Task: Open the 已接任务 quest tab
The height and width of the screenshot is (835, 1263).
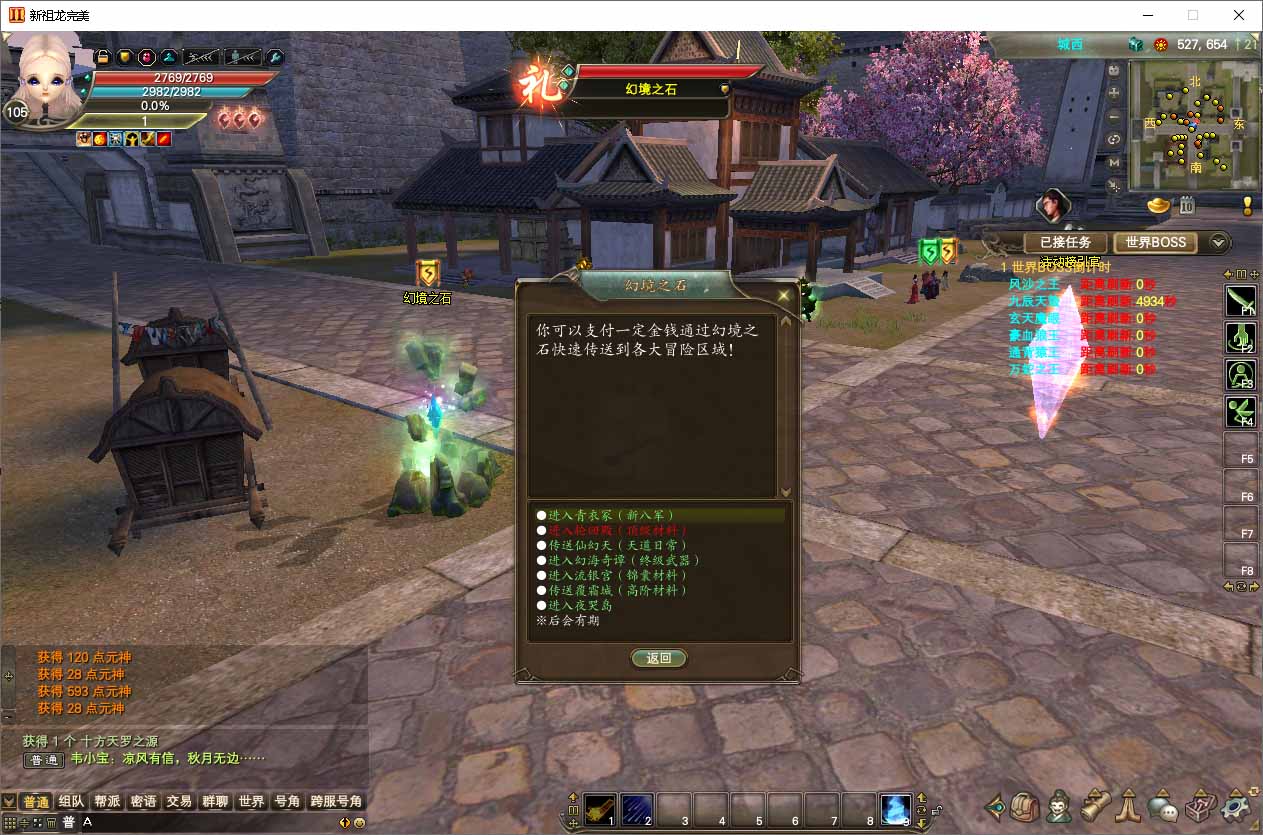Action: tap(1065, 242)
